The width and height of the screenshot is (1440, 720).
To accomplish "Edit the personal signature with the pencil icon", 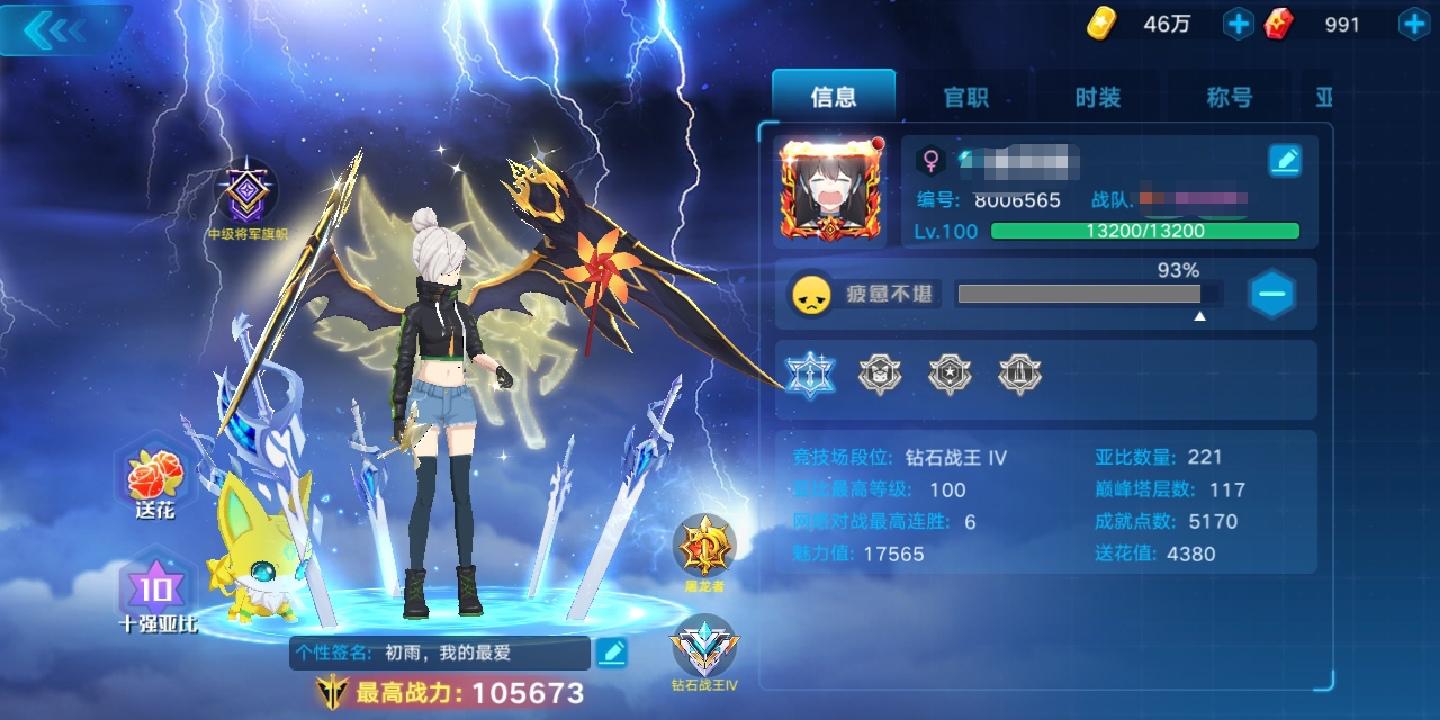I will (x=611, y=653).
